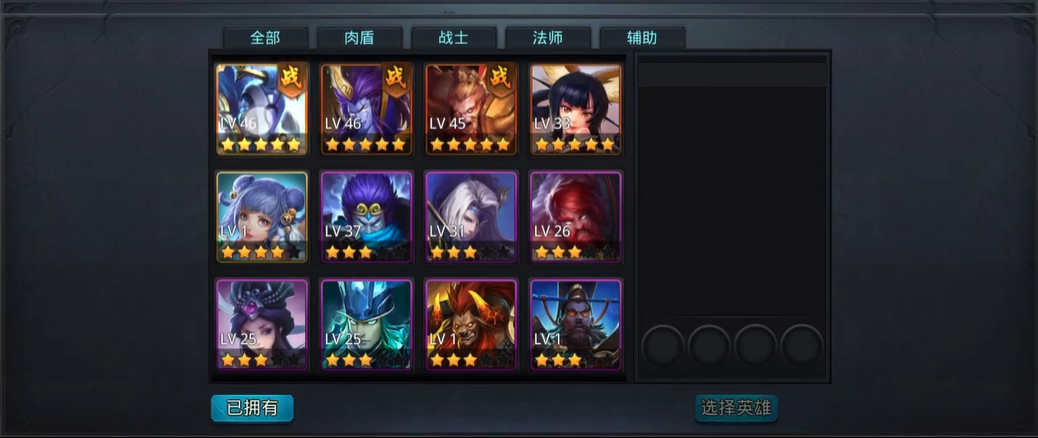Switch to the 全部 tab
The image size is (1038, 438).
[x=265, y=38]
